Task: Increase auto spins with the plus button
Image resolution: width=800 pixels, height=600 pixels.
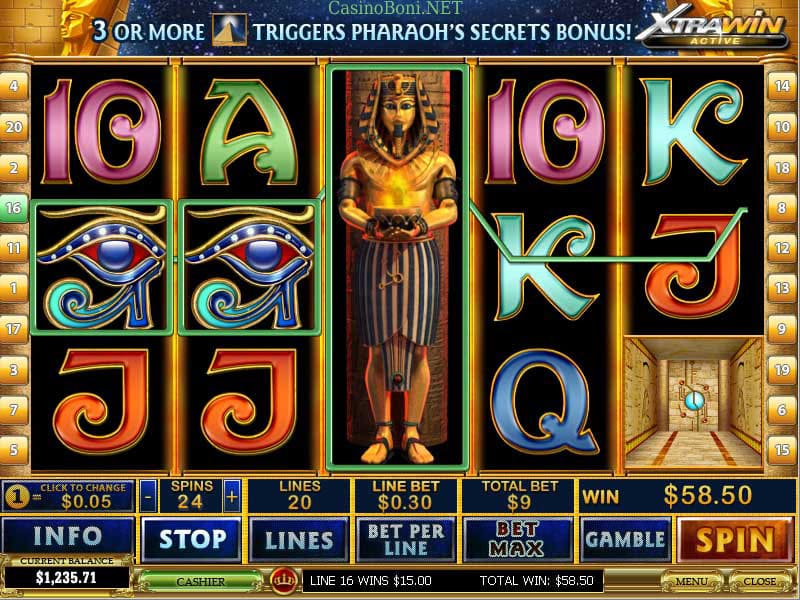Action: tap(232, 495)
